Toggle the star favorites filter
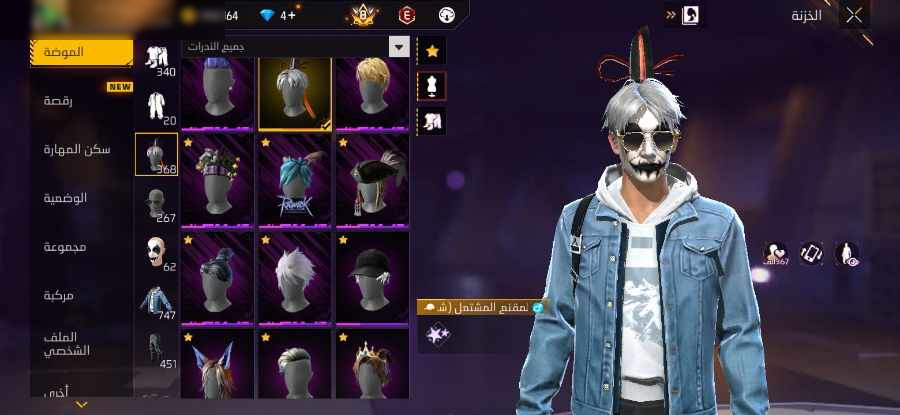The width and height of the screenshot is (900, 415). (432, 50)
